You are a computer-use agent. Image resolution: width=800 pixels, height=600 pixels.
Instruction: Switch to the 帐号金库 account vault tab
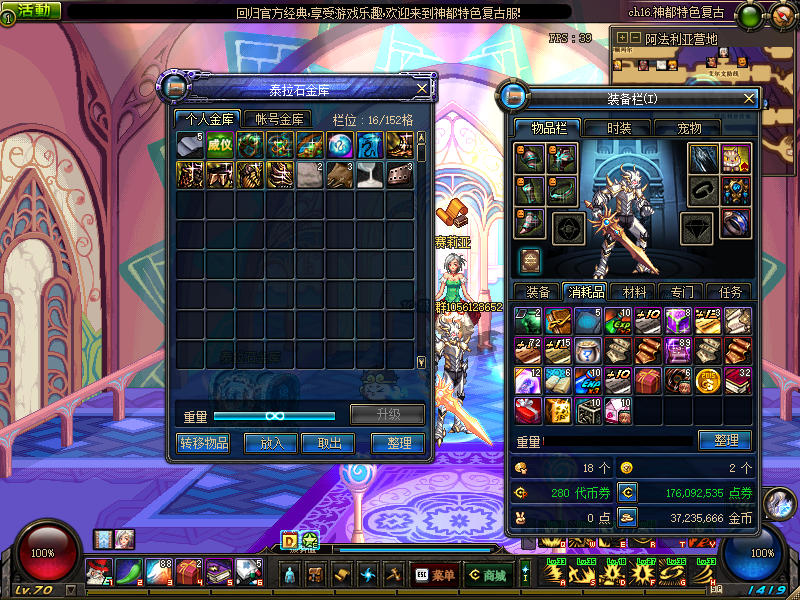point(277,119)
